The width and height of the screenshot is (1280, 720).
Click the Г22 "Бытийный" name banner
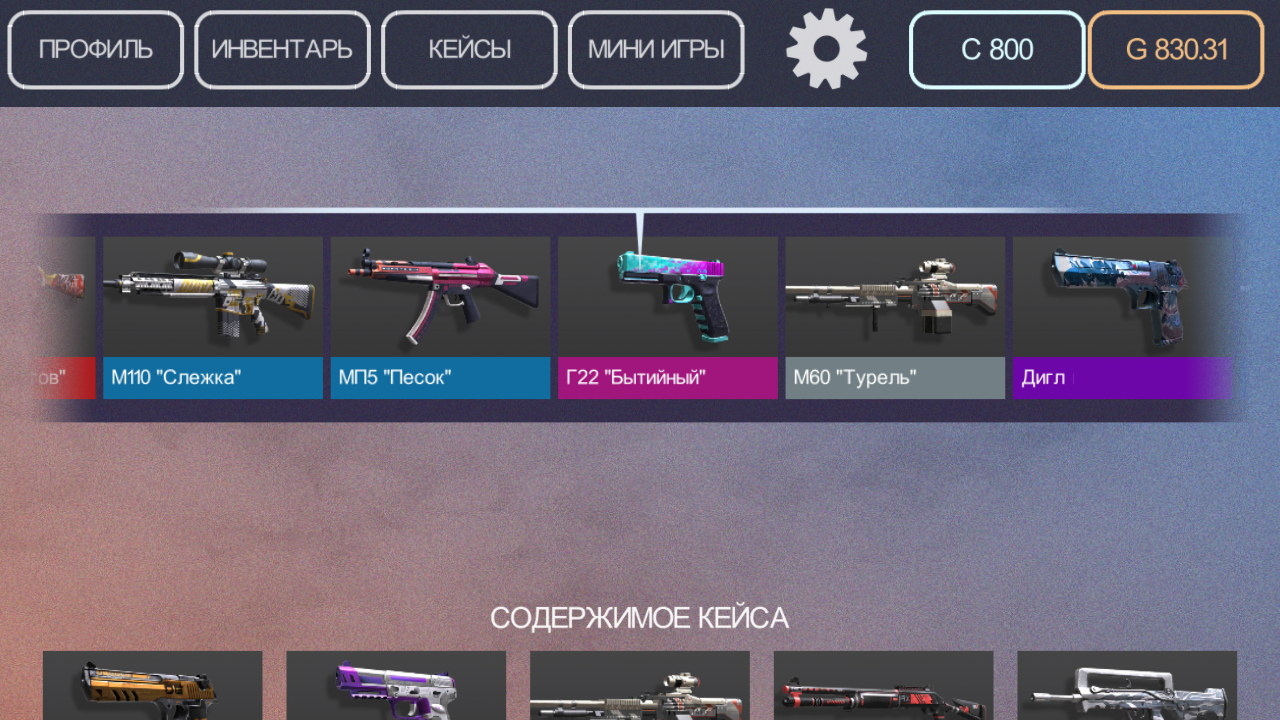667,378
